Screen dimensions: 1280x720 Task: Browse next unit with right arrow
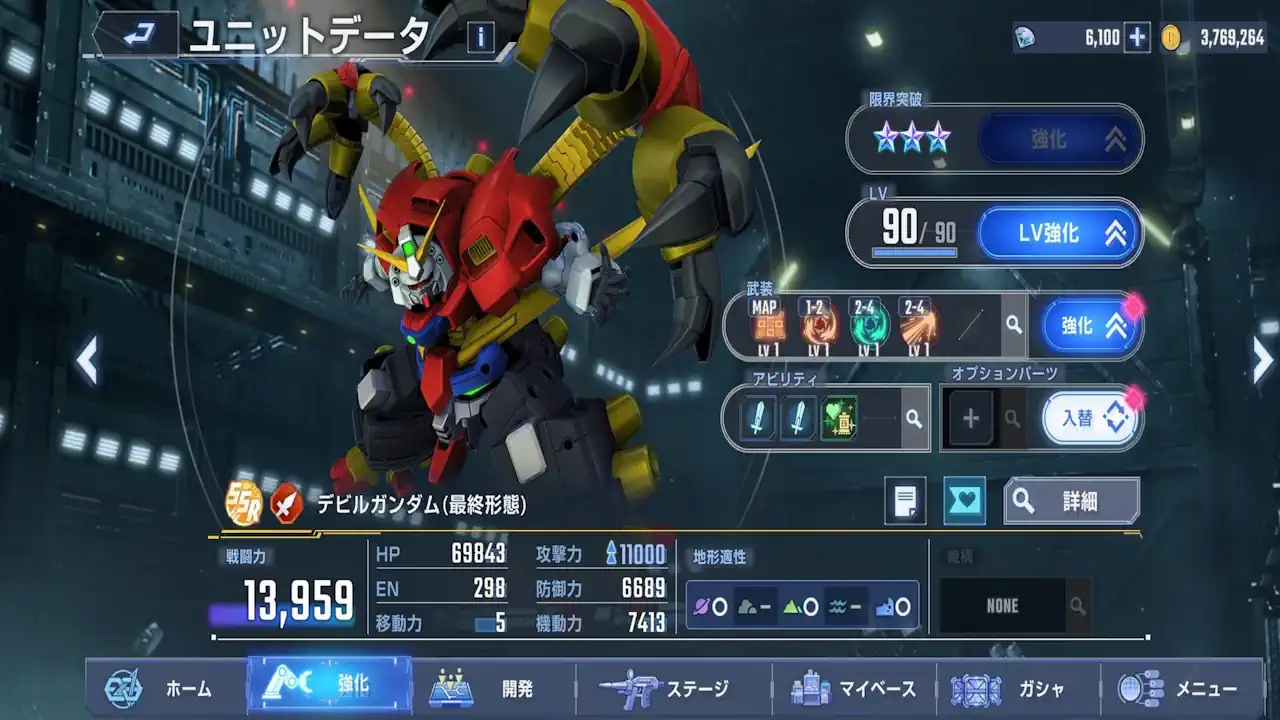pyautogui.click(x=1263, y=360)
